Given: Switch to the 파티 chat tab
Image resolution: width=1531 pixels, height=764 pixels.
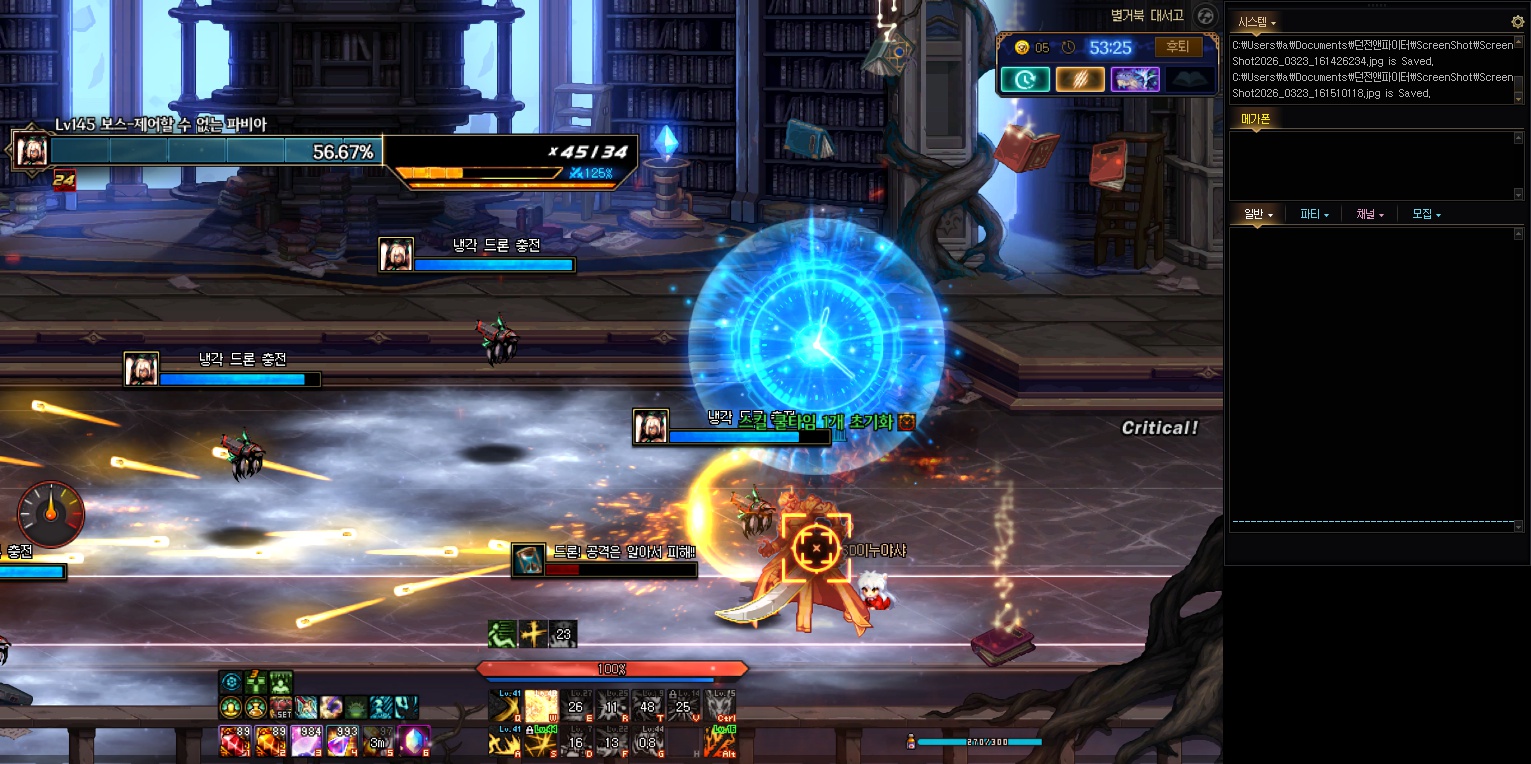Looking at the screenshot, I should click(1314, 214).
